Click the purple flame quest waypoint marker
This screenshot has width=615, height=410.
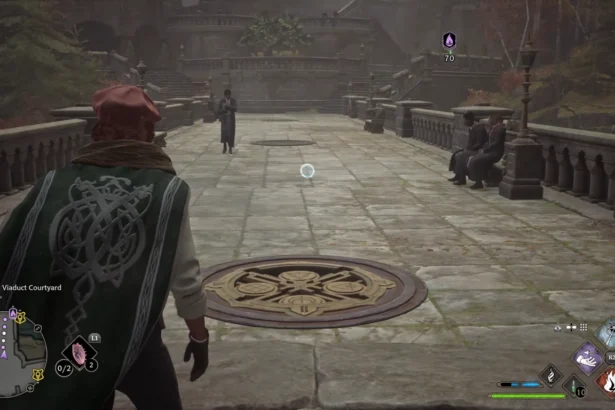click(449, 40)
